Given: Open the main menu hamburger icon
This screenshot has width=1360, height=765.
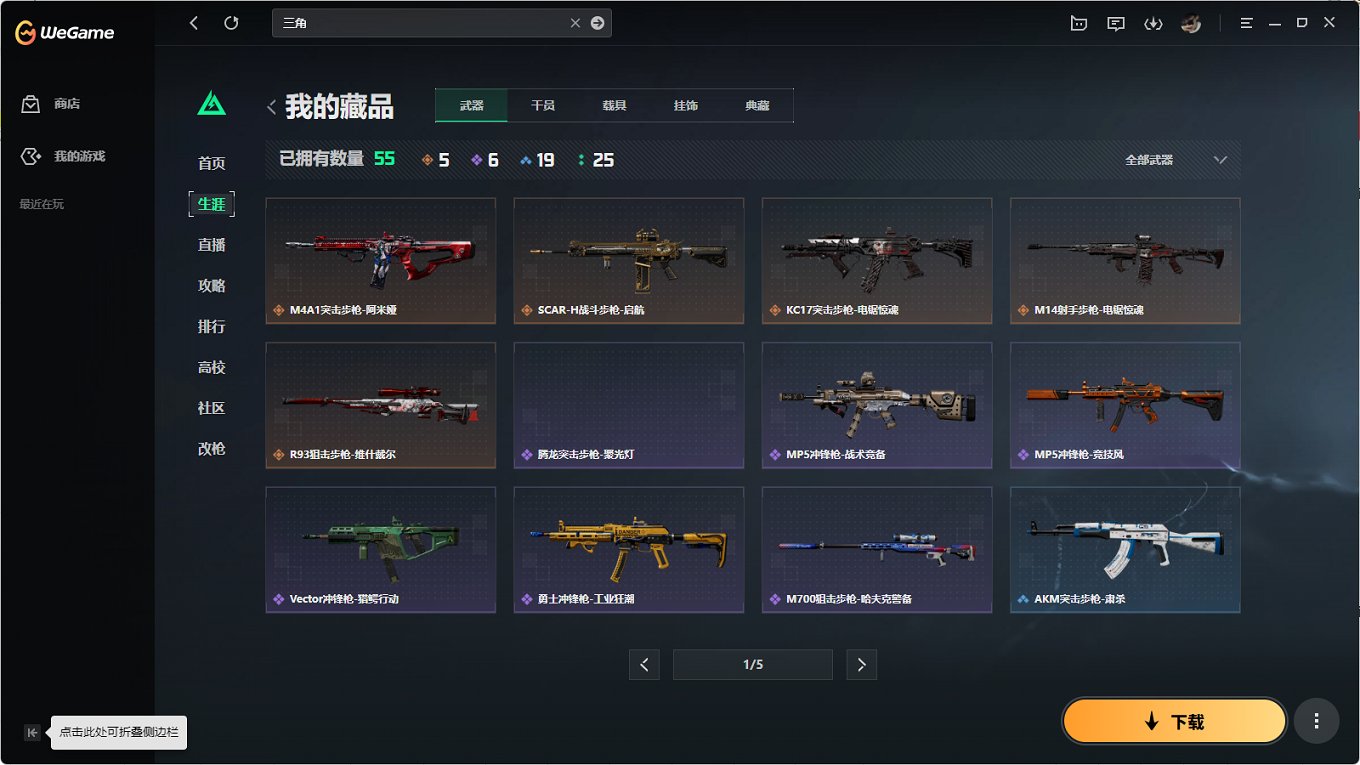Looking at the screenshot, I should point(1246,22).
